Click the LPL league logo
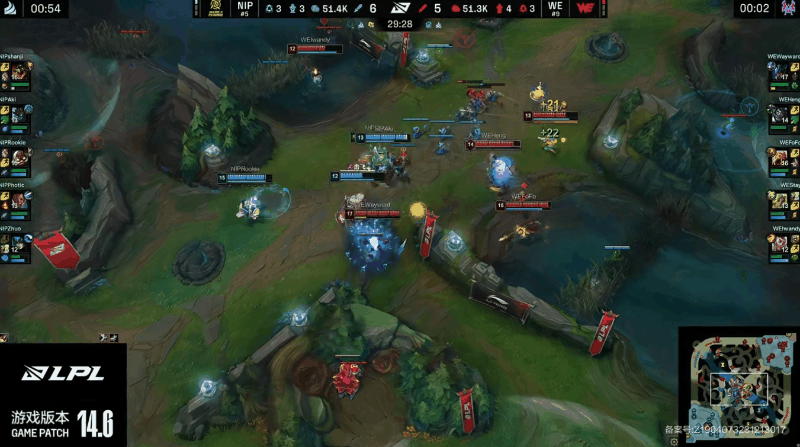This screenshot has width=800, height=447. pyautogui.click(x=62, y=374)
